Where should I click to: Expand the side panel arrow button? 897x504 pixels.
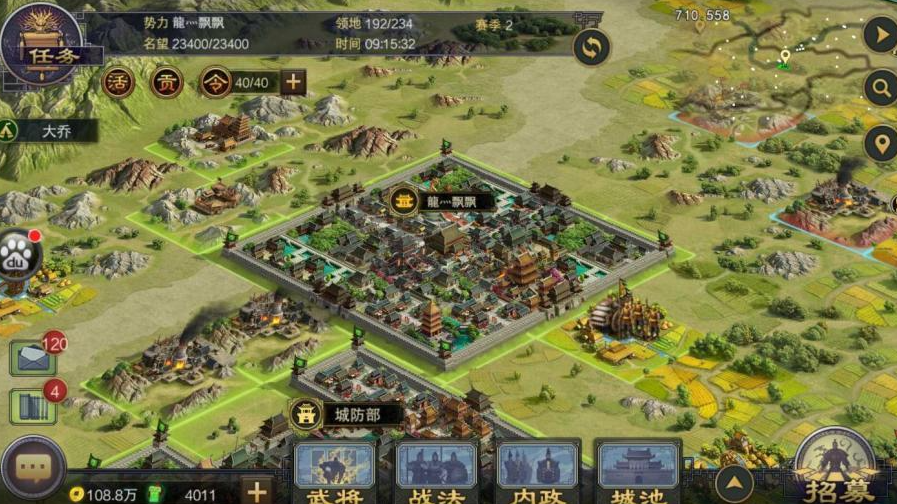[880, 37]
